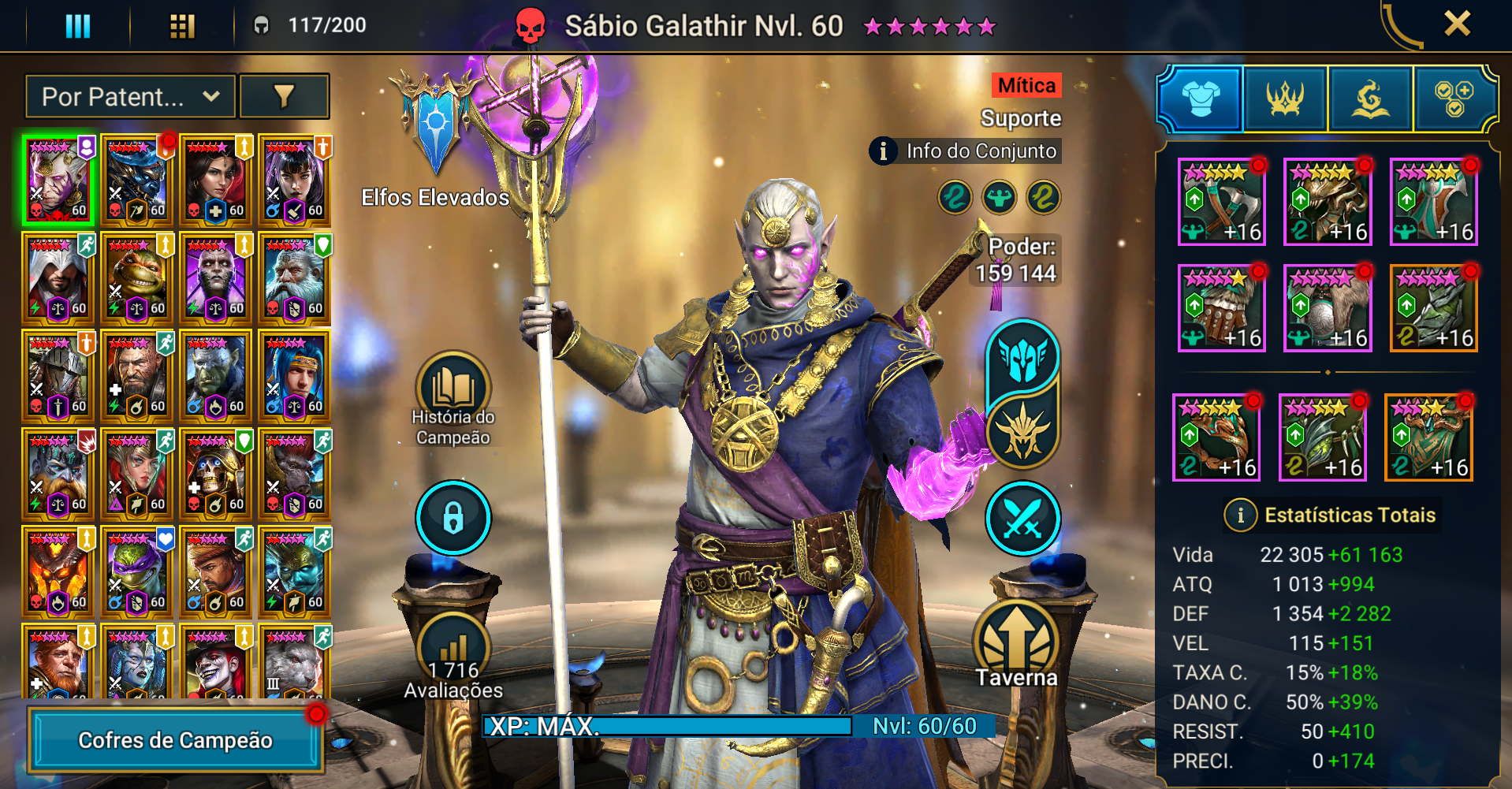Select the crossed swords round button

tap(1022, 518)
